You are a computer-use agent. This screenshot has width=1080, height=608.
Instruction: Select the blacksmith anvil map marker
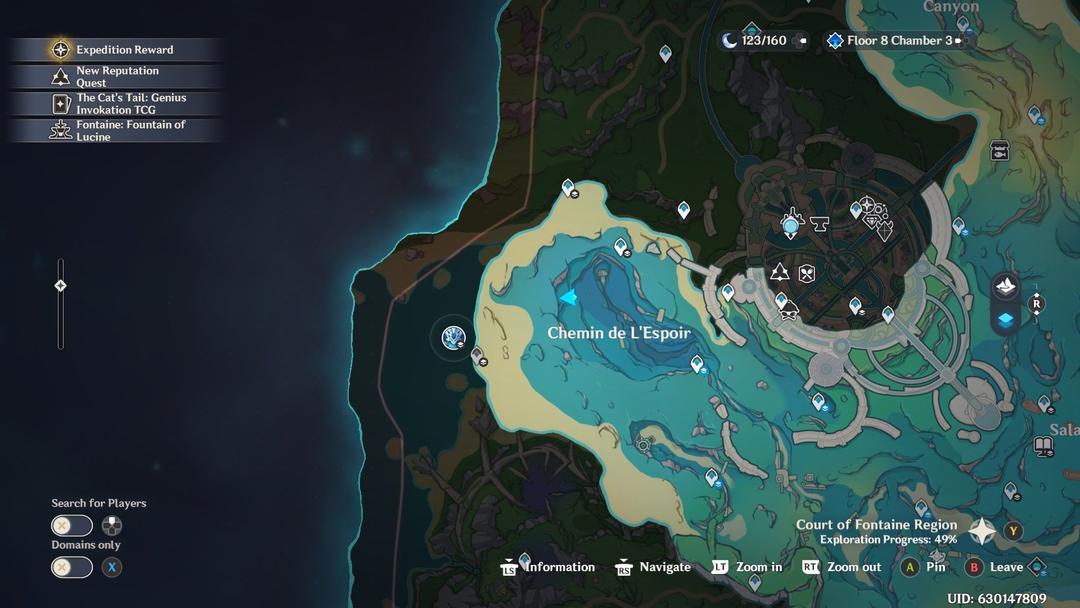pyautogui.click(x=820, y=223)
